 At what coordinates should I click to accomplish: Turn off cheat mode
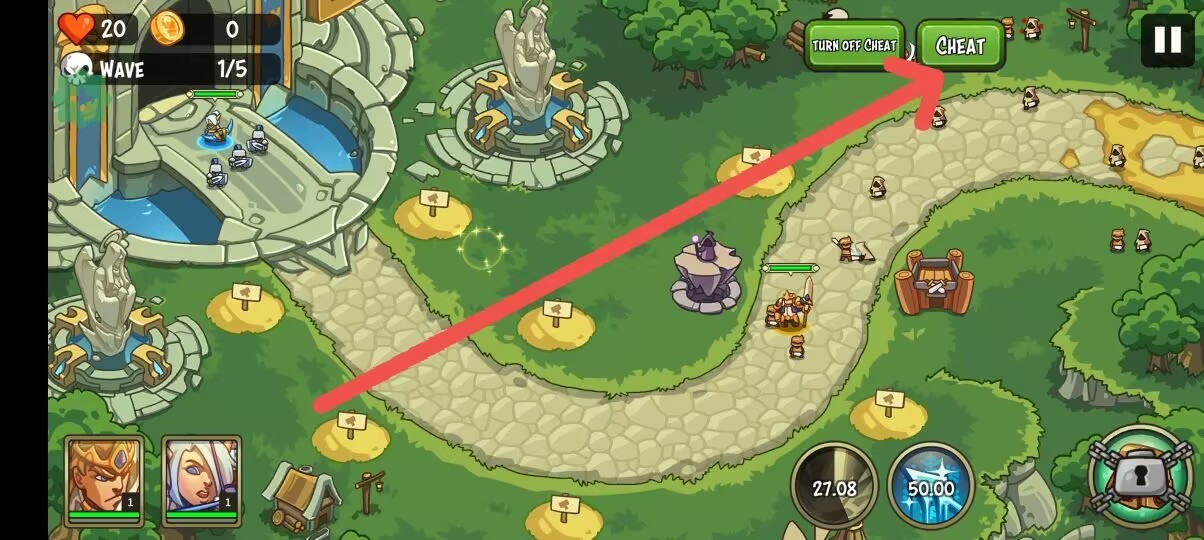(854, 46)
